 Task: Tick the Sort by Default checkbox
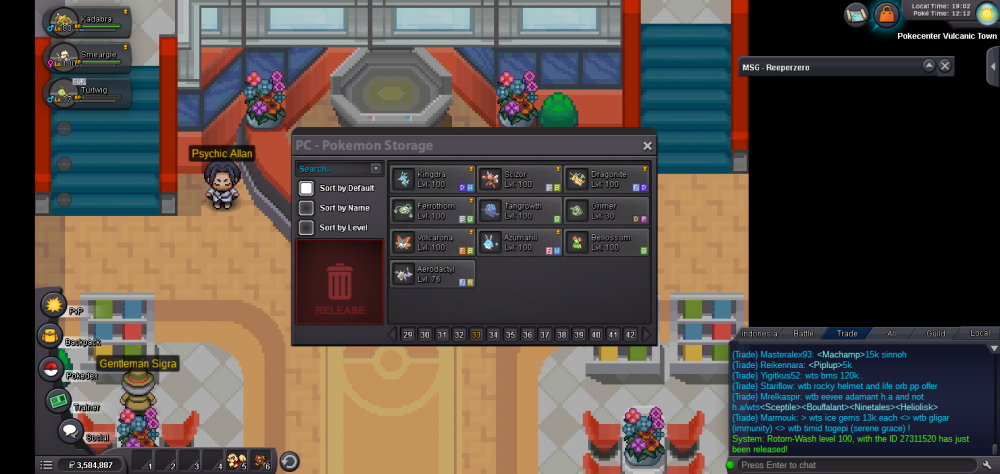pos(307,188)
